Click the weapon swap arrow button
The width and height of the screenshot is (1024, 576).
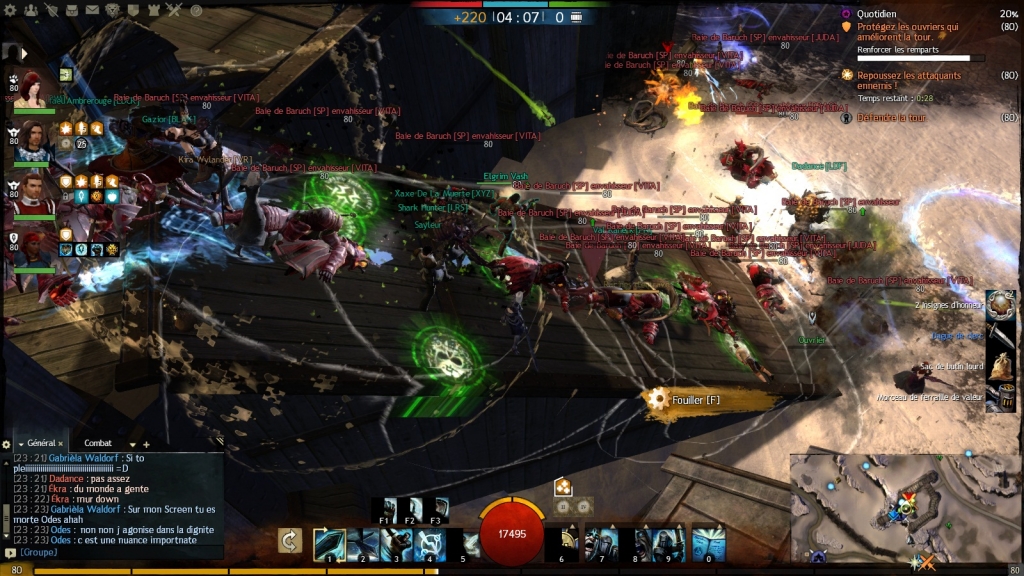290,541
